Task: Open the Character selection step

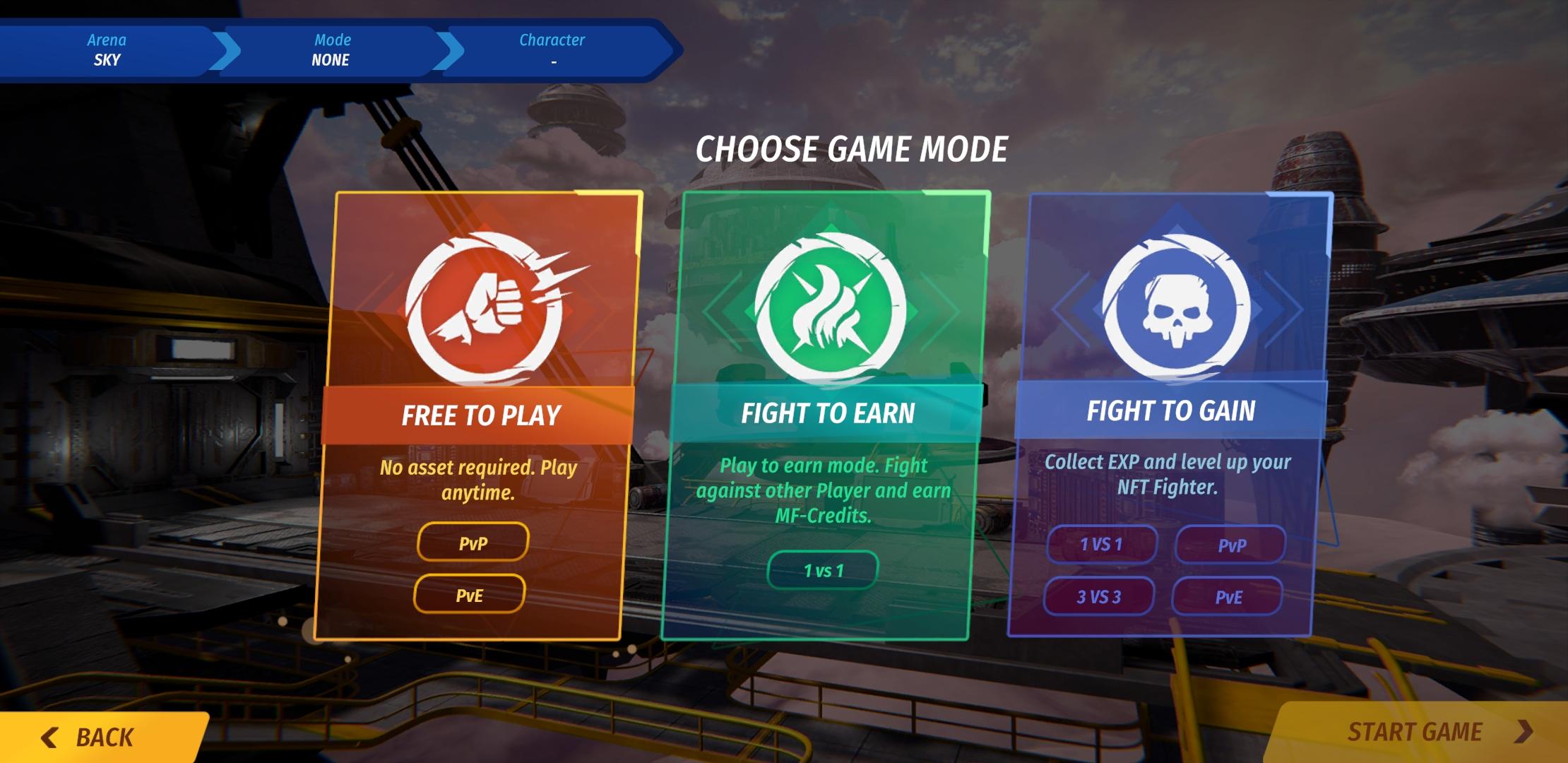Action: pyautogui.click(x=552, y=49)
